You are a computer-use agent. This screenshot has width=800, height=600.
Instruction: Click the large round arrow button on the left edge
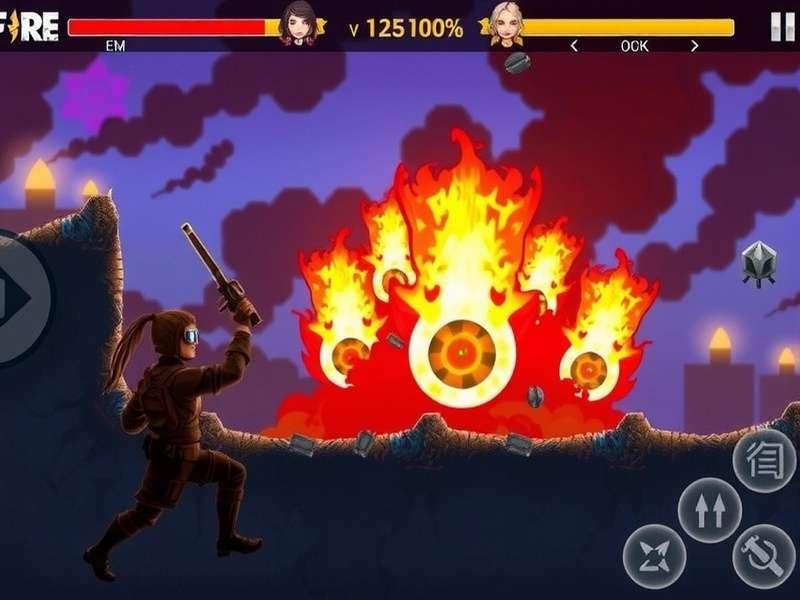pos(18,297)
